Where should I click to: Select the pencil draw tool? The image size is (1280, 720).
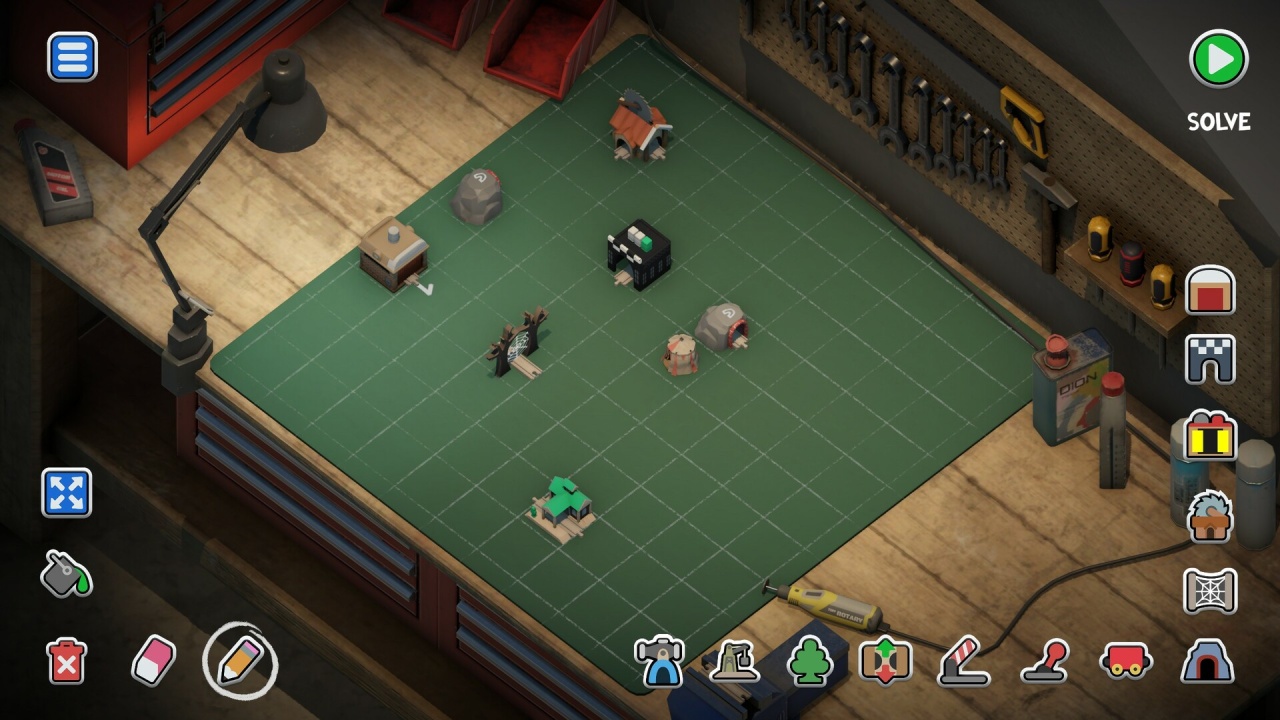[239, 660]
